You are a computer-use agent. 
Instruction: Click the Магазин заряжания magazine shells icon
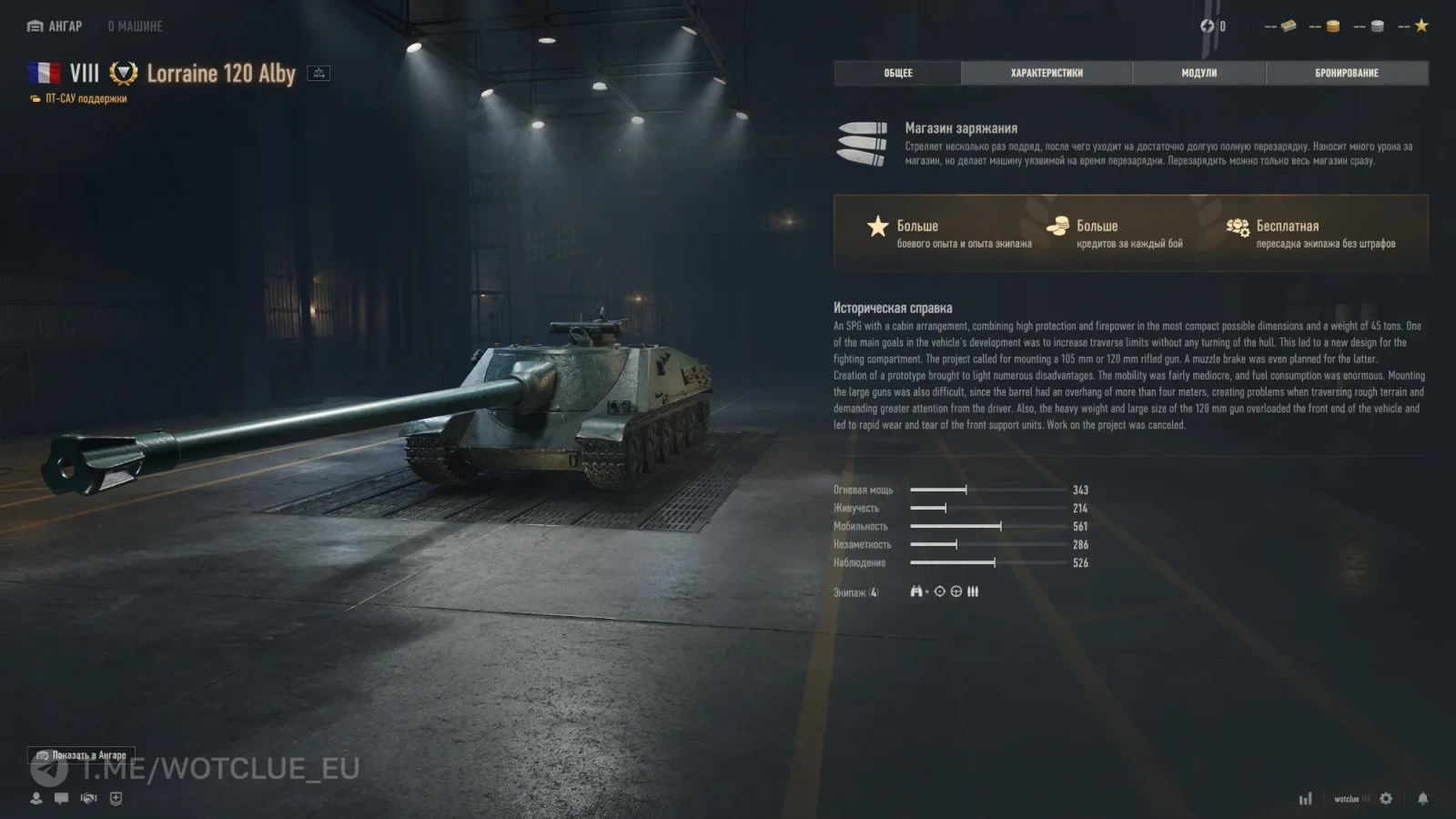[862, 144]
